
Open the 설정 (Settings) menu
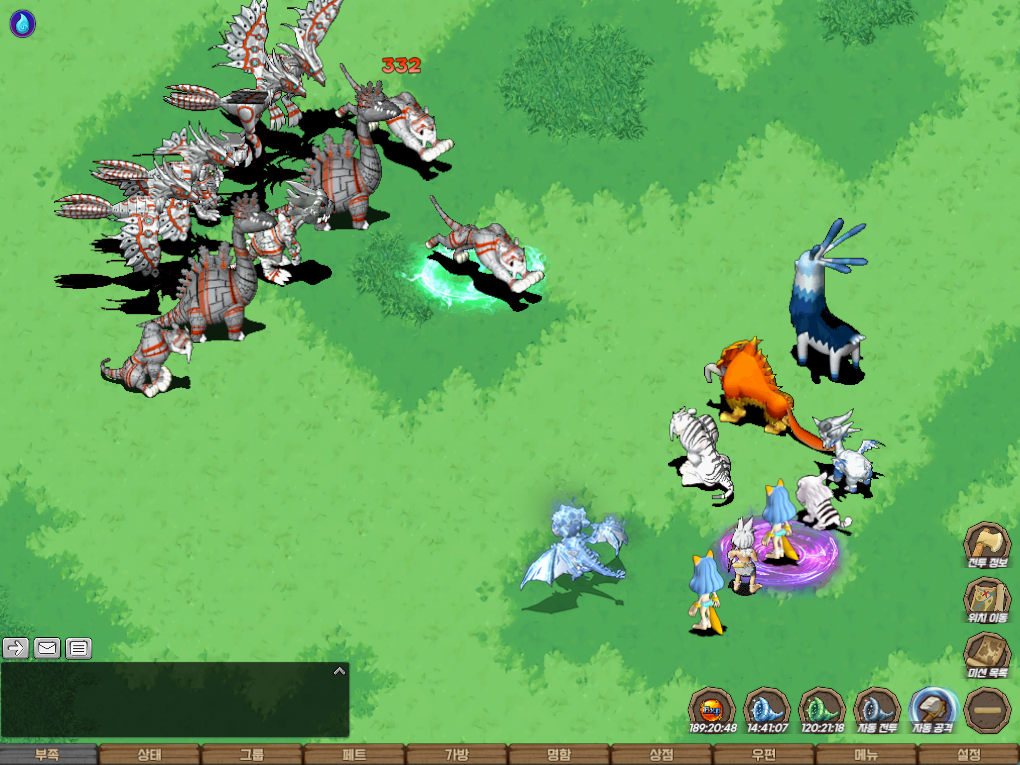click(x=968, y=755)
